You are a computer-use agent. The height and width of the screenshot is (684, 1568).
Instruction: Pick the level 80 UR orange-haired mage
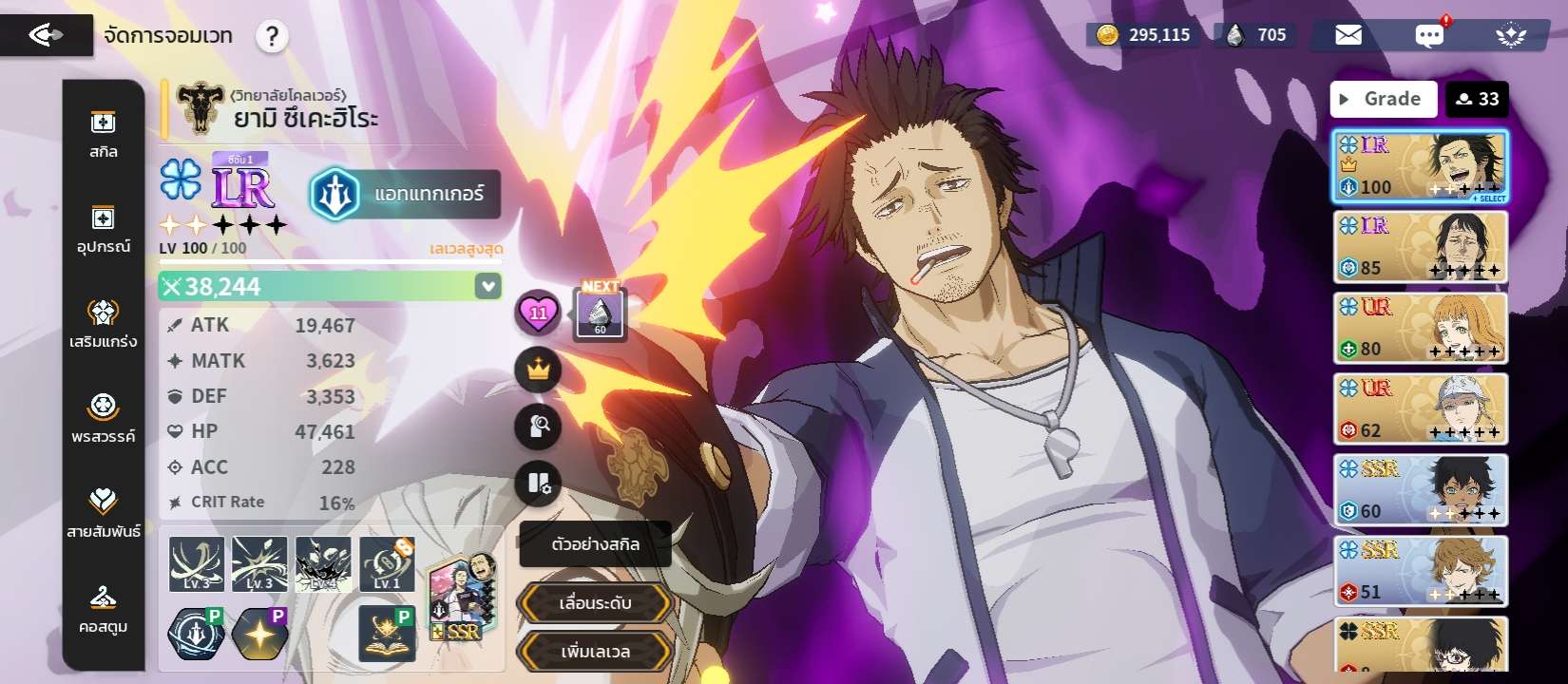click(x=1420, y=329)
